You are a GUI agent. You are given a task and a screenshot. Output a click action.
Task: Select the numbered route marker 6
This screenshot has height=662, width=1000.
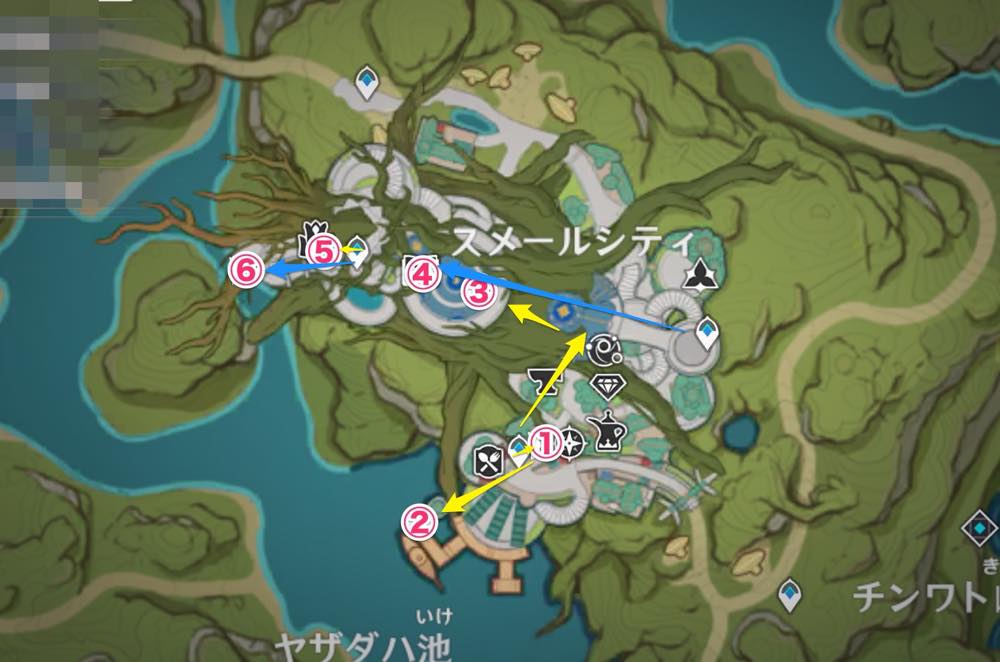tap(245, 270)
